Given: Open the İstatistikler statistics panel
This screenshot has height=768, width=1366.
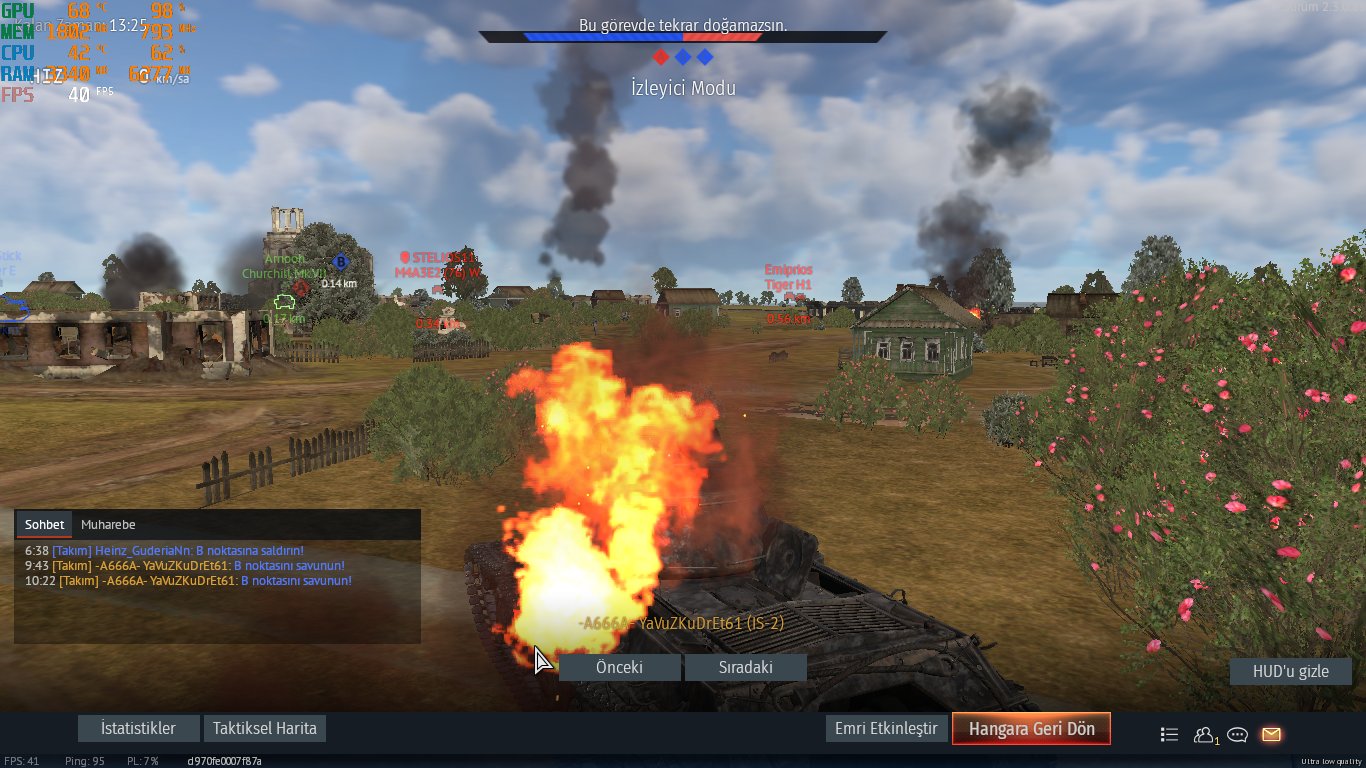Looking at the screenshot, I should pyautogui.click(x=138, y=728).
